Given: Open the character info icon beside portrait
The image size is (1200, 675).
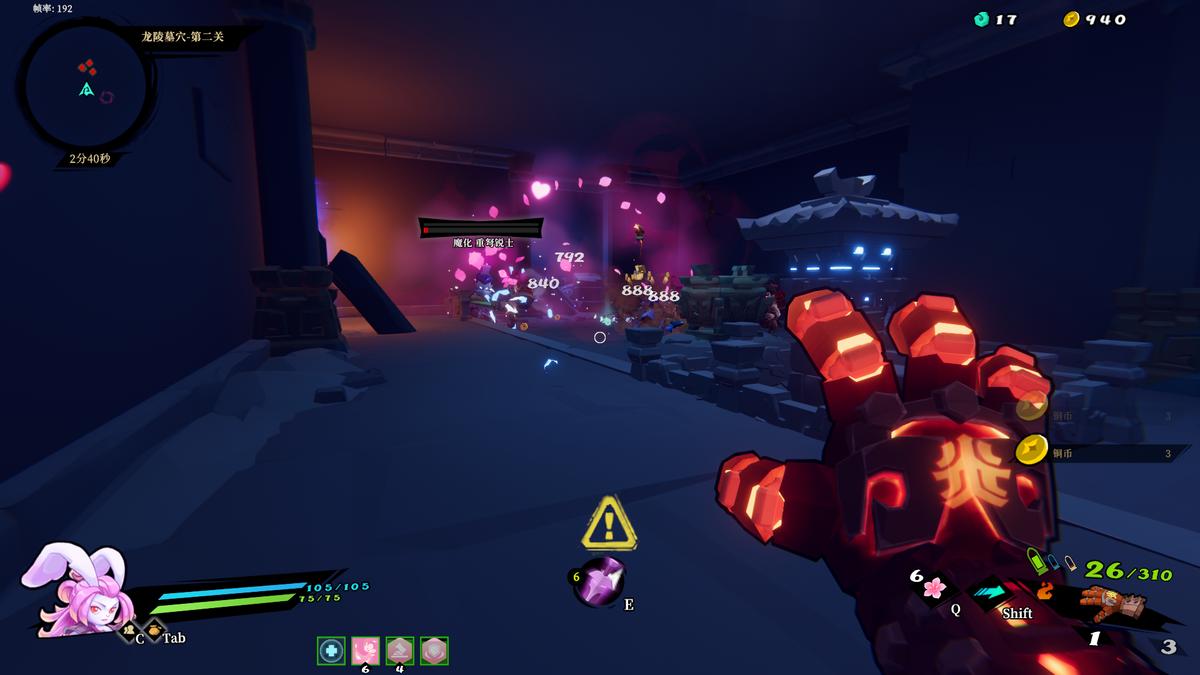Looking at the screenshot, I should click(127, 631).
